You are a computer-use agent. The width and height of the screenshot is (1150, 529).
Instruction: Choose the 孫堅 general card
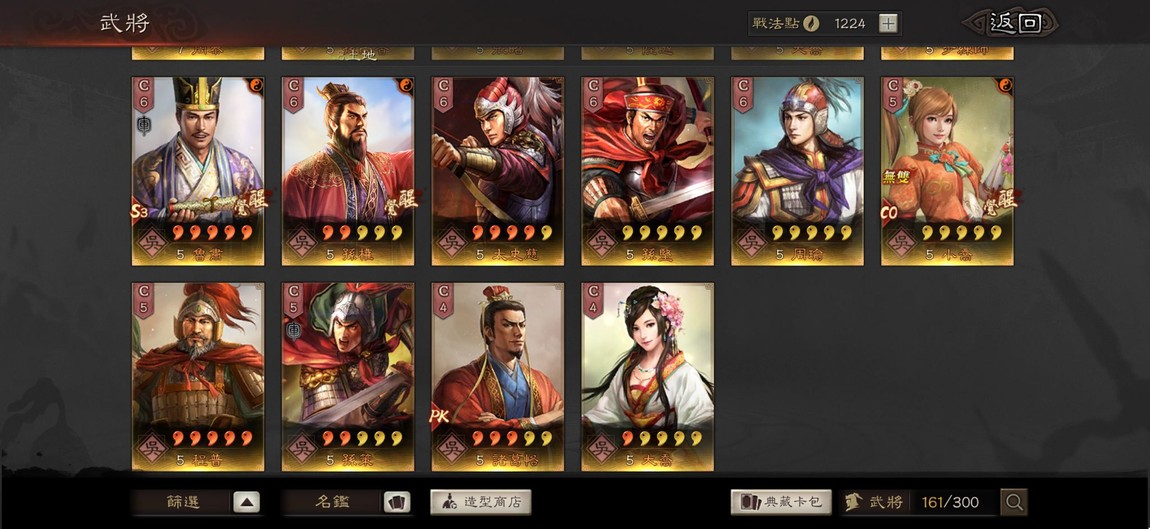pyautogui.click(x=648, y=170)
